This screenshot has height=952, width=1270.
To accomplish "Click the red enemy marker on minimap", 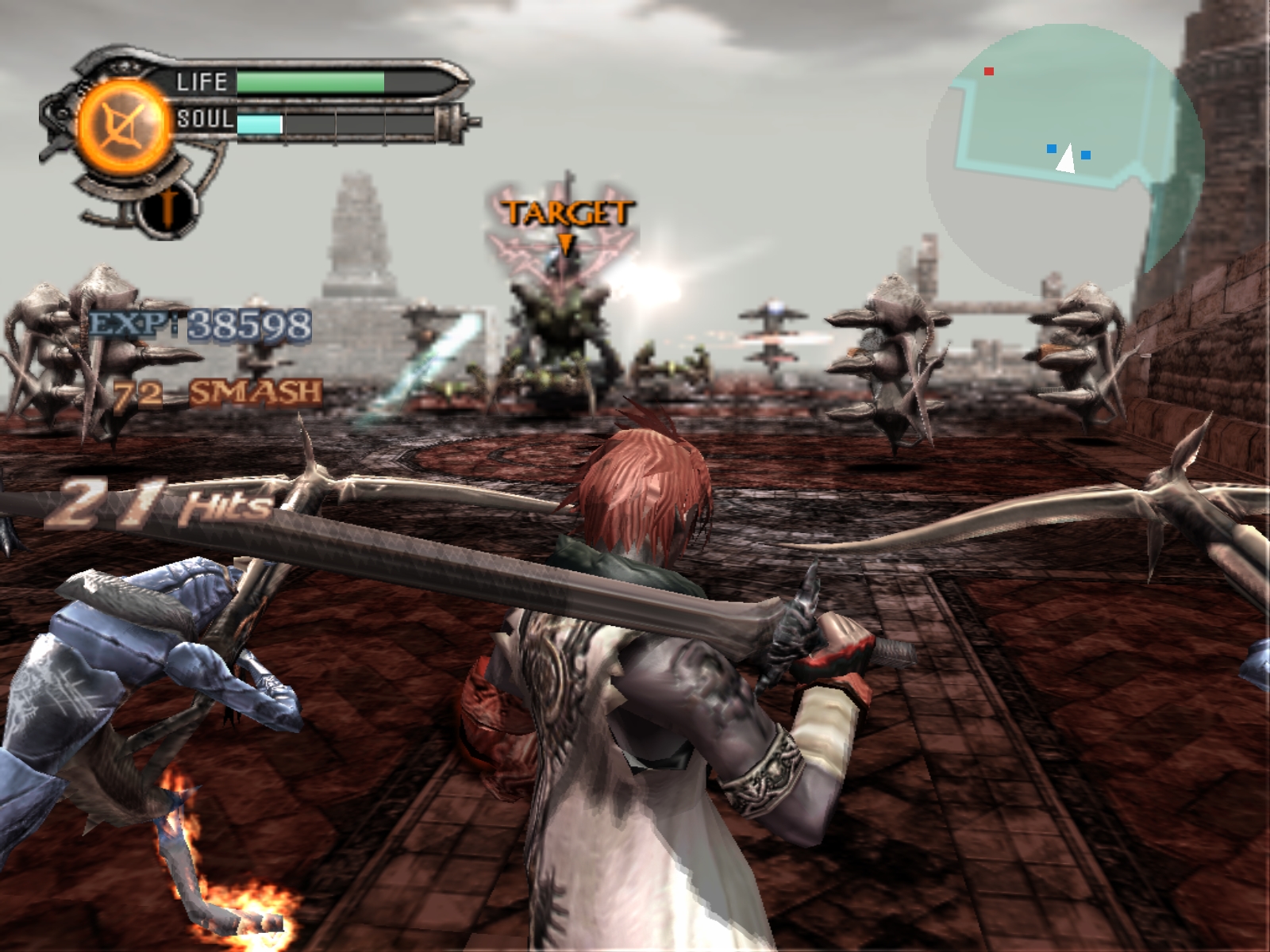I will pos(989,71).
